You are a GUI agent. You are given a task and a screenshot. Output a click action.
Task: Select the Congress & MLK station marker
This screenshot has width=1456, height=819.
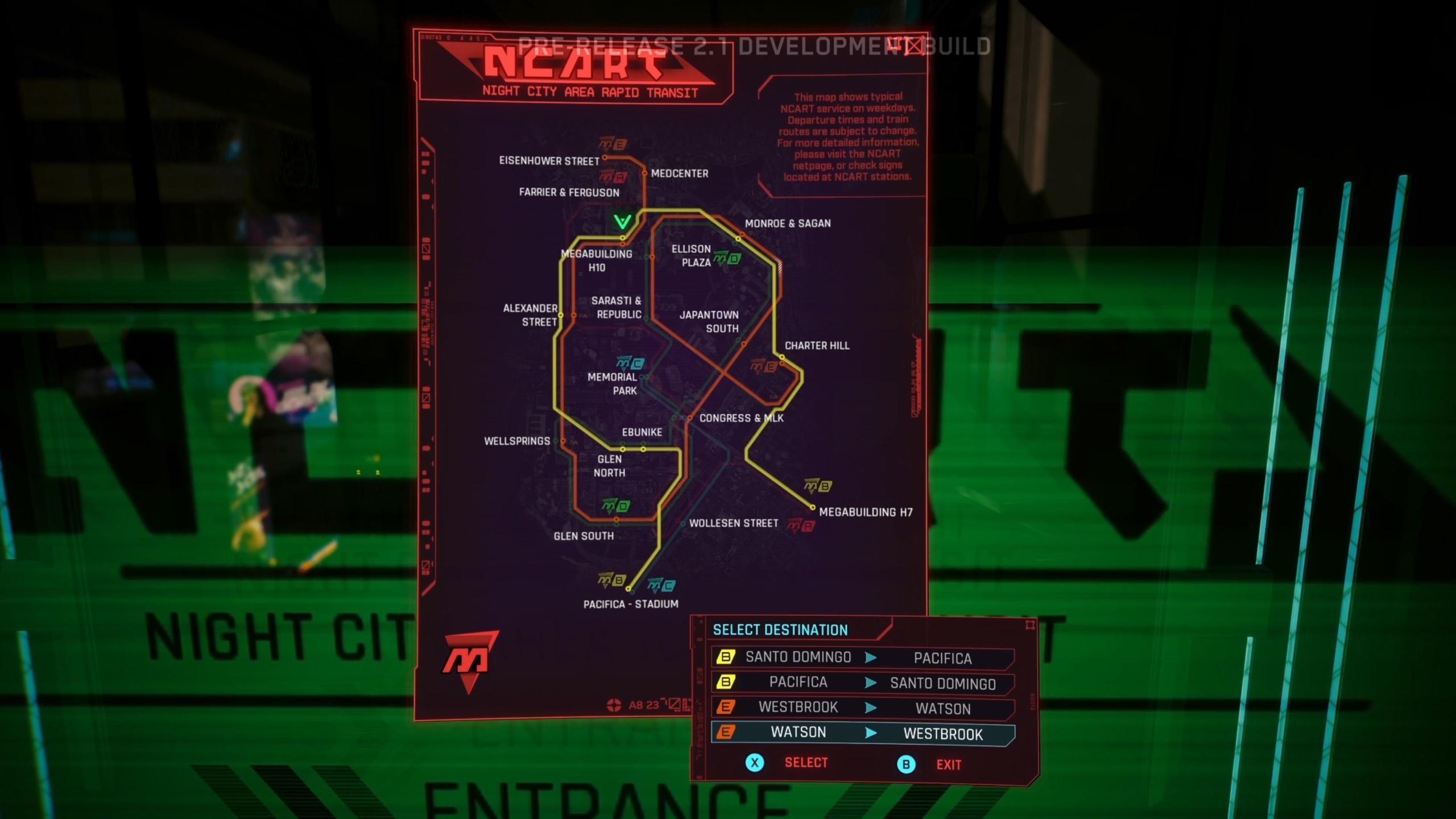point(689,418)
